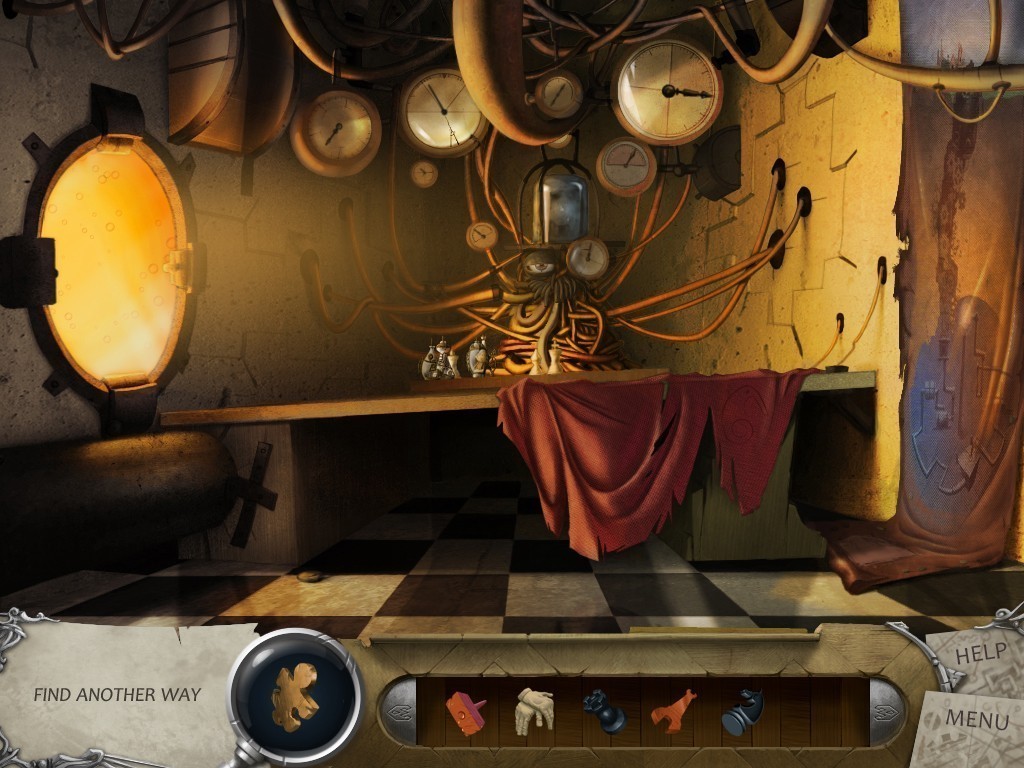Pick the black chess rook from inventory

click(603, 711)
